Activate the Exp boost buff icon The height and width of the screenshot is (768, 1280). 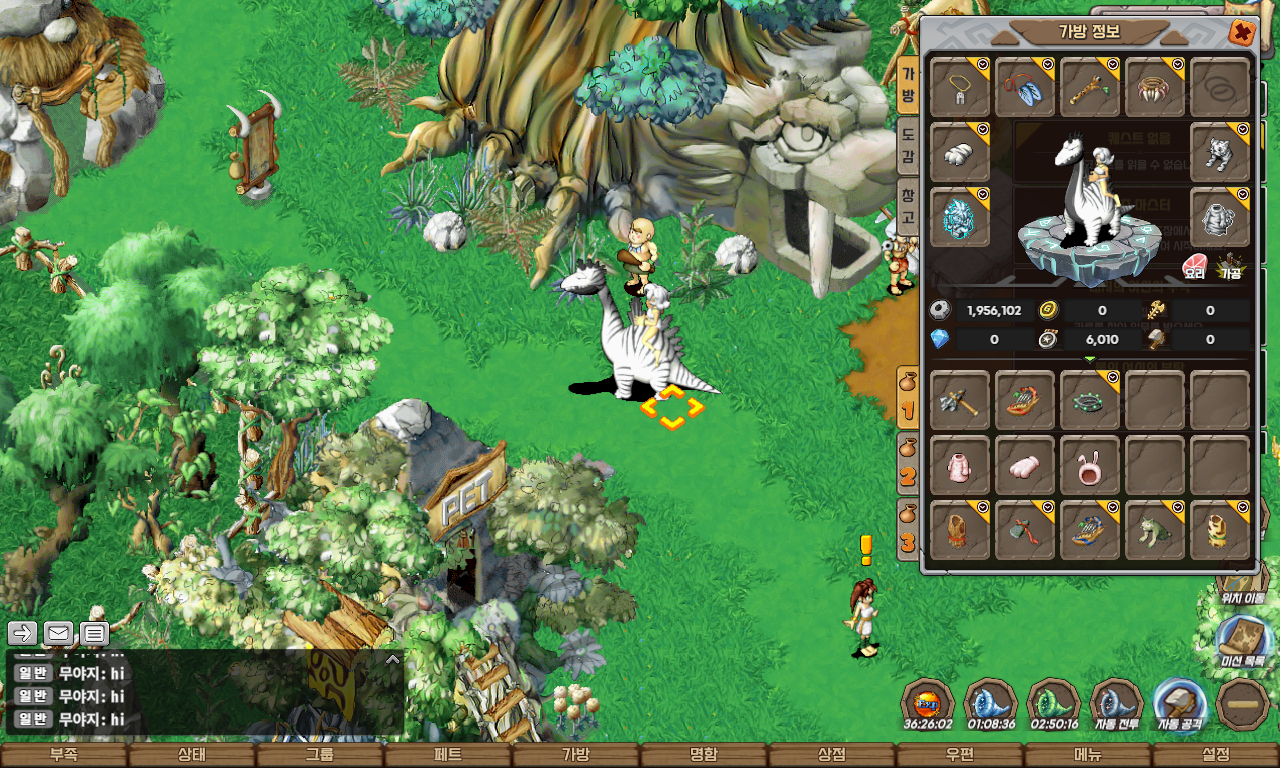[x=927, y=705]
